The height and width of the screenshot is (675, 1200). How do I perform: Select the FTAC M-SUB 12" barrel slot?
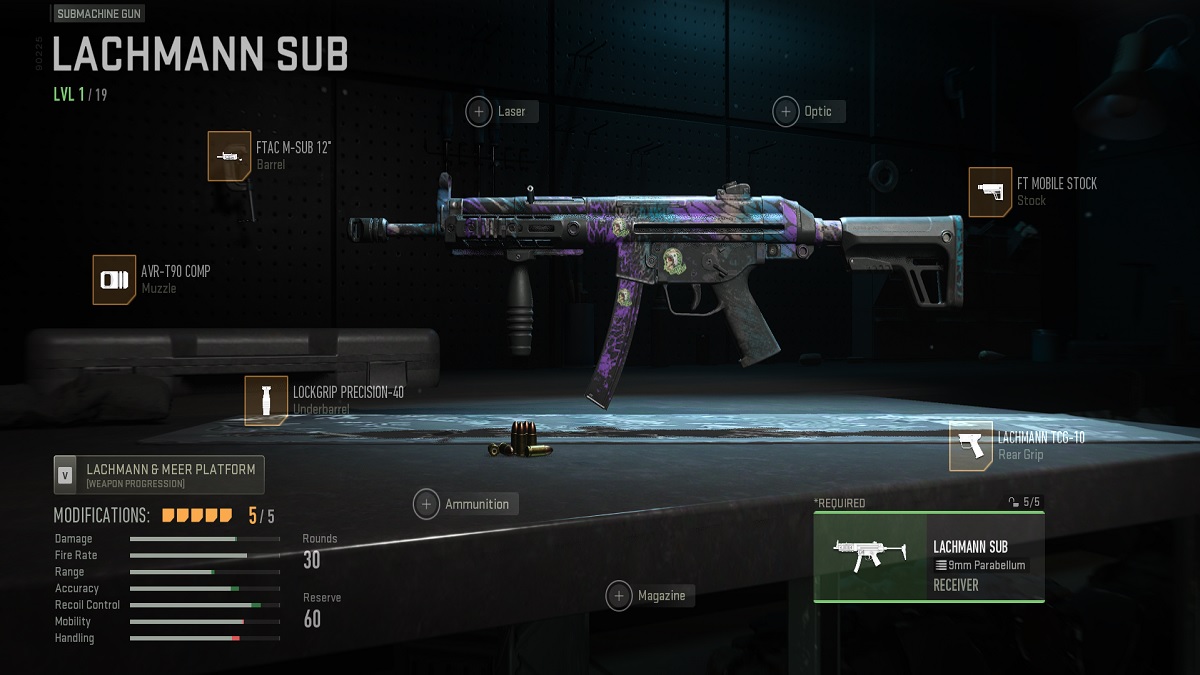click(229, 156)
